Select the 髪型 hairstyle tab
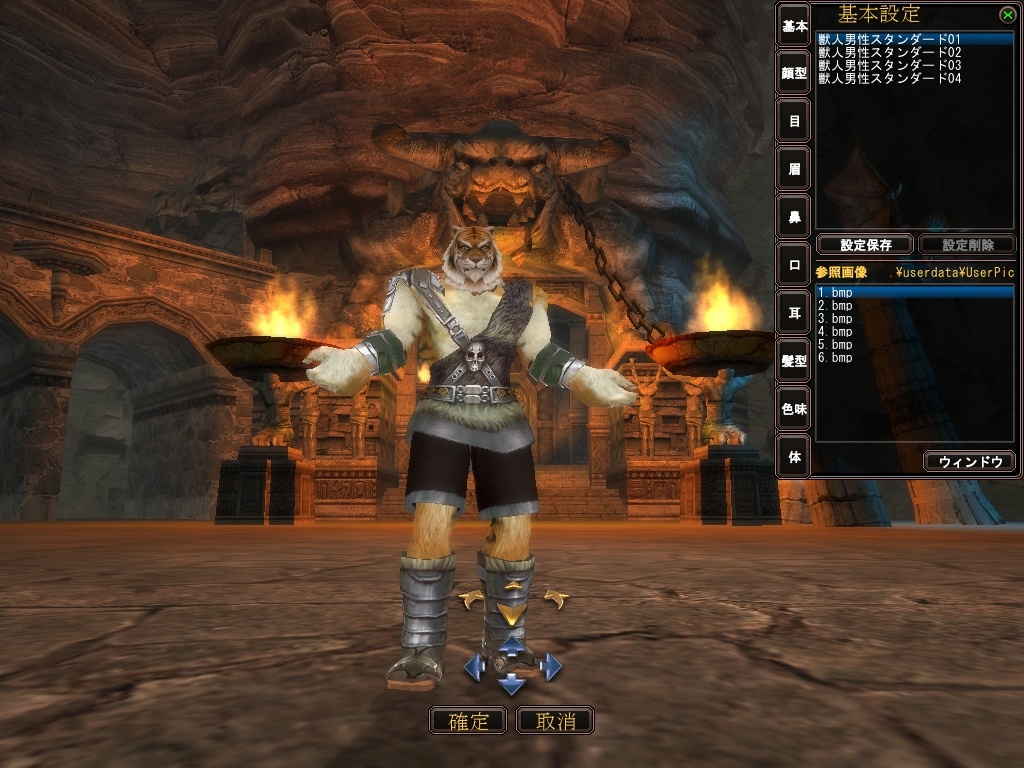This screenshot has width=1024, height=768. pyautogui.click(x=794, y=361)
